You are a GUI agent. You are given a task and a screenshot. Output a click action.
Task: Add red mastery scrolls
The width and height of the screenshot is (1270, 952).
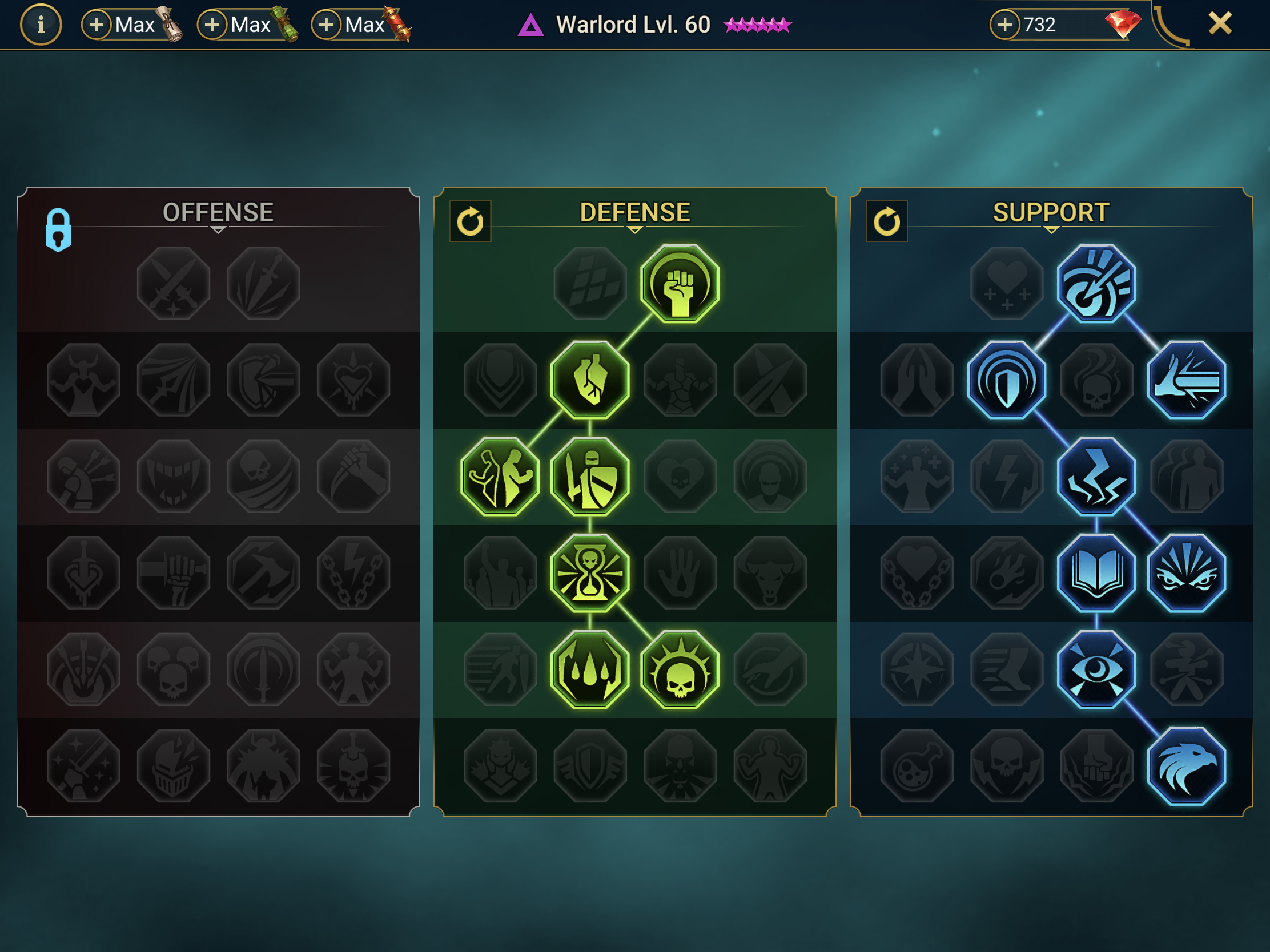(x=326, y=25)
